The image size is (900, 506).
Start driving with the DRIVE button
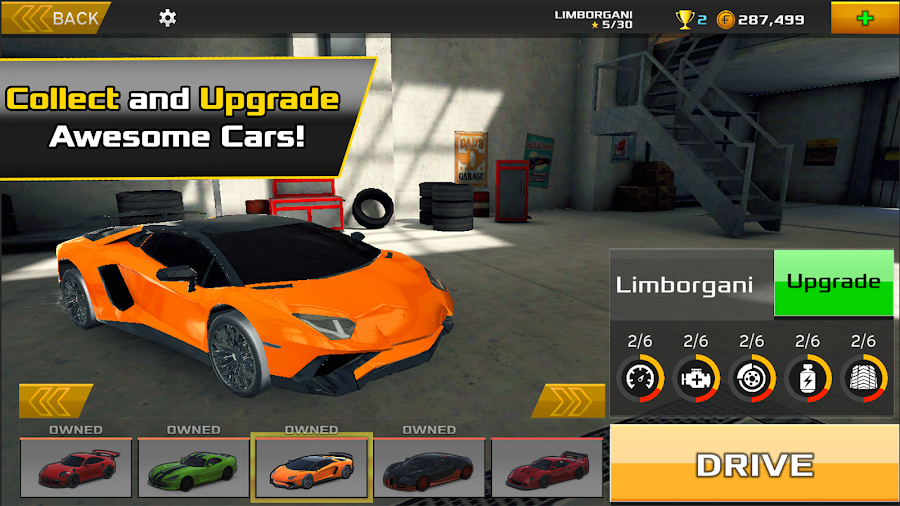tap(755, 464)
